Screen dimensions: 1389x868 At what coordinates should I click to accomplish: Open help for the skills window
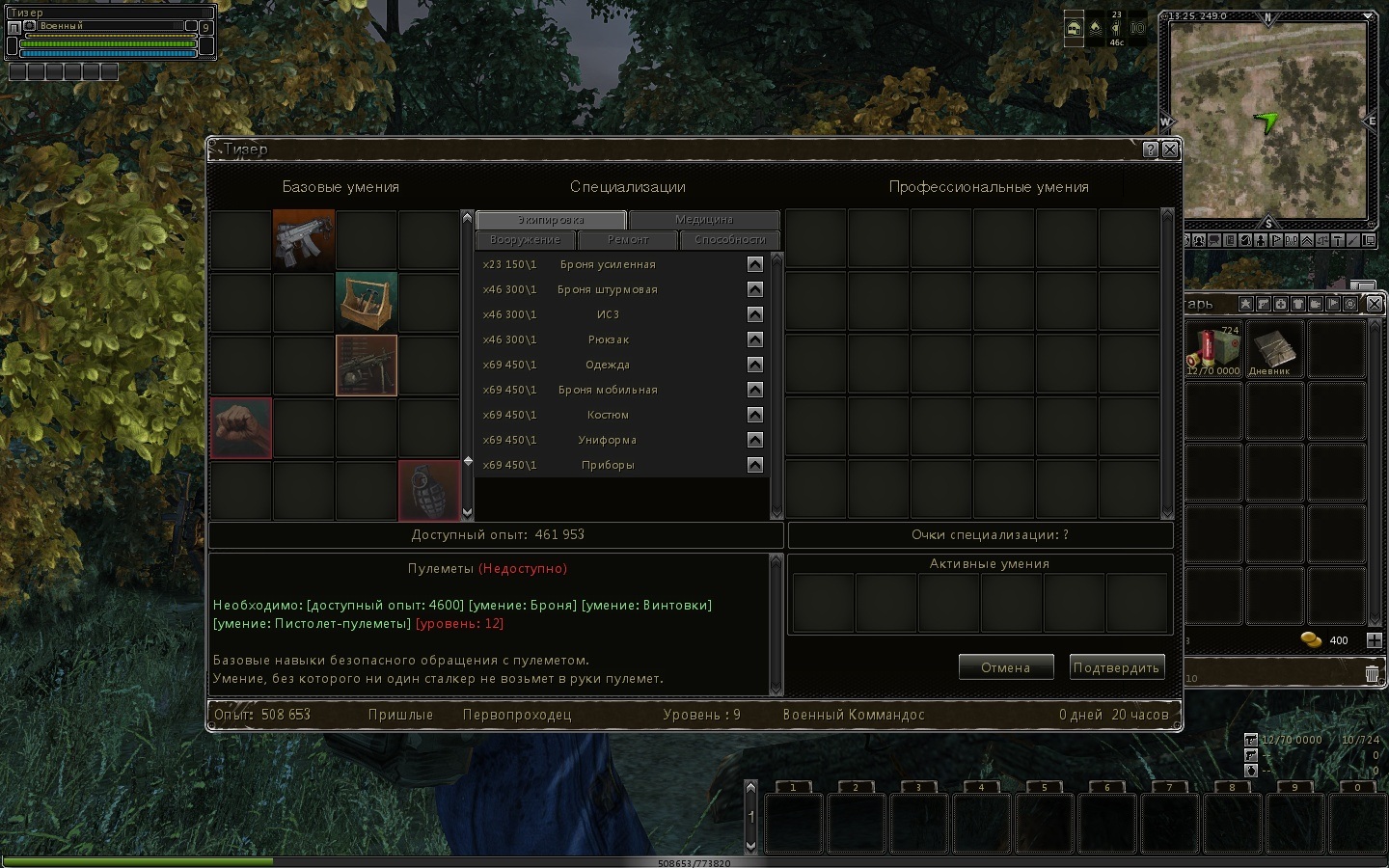pyautogui.click(x=1150, y=149)
